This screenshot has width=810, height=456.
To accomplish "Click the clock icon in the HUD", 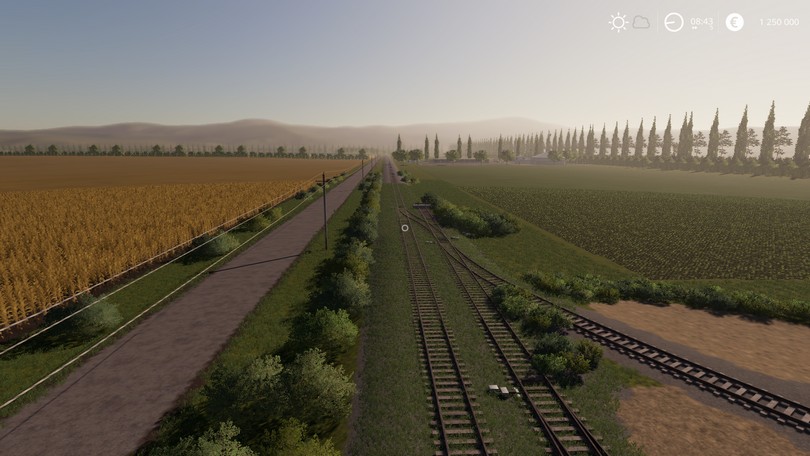I will point(674,22).
